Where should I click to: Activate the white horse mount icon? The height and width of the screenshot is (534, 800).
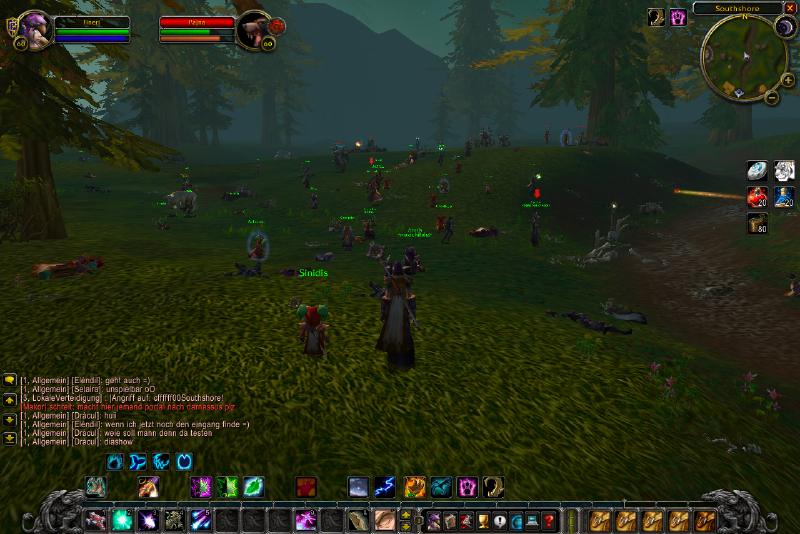[785, 170]
